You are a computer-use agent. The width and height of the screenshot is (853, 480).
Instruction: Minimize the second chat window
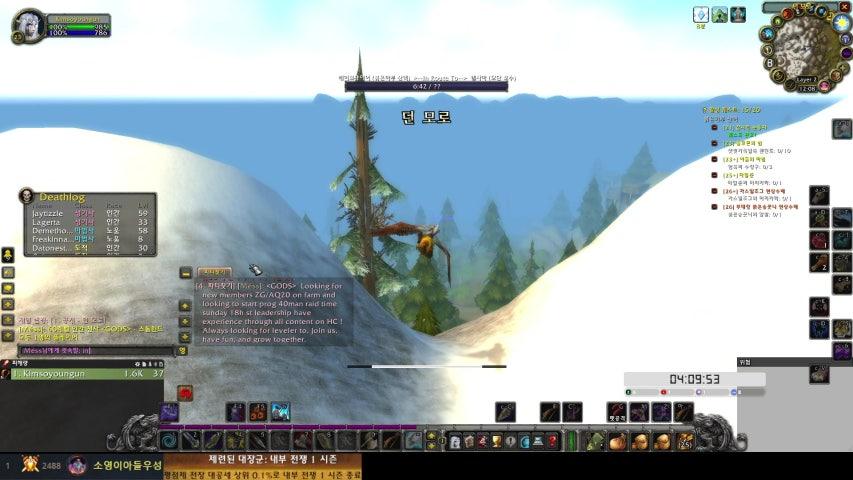[x=186, y=272]
